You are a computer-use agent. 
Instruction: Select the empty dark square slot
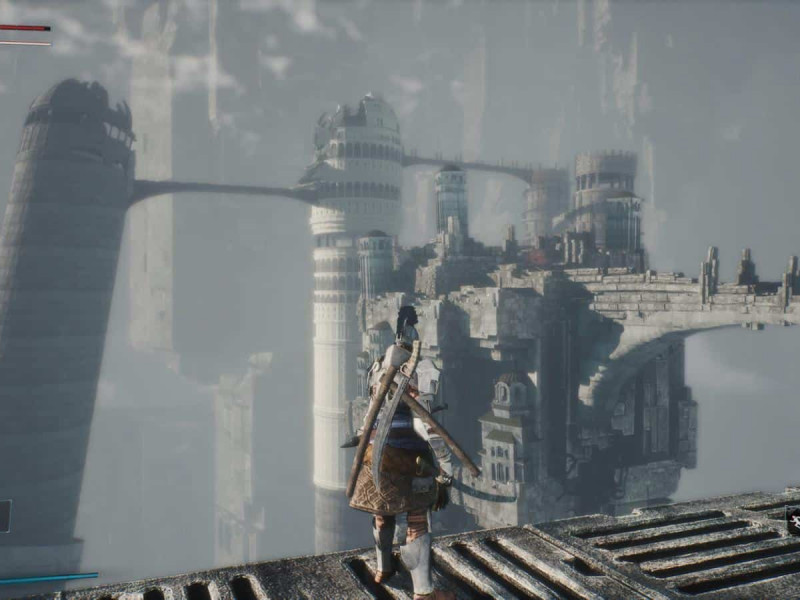point(4,516)
